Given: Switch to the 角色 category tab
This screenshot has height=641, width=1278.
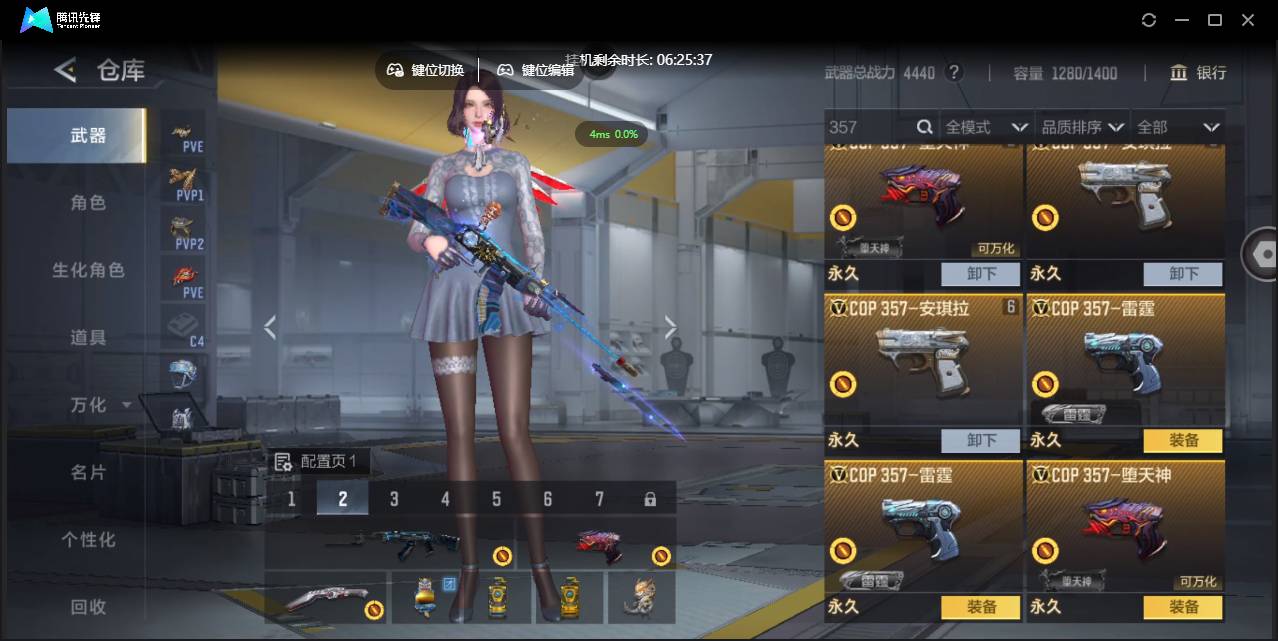Looking at the screenshot, I should (88, 203).
